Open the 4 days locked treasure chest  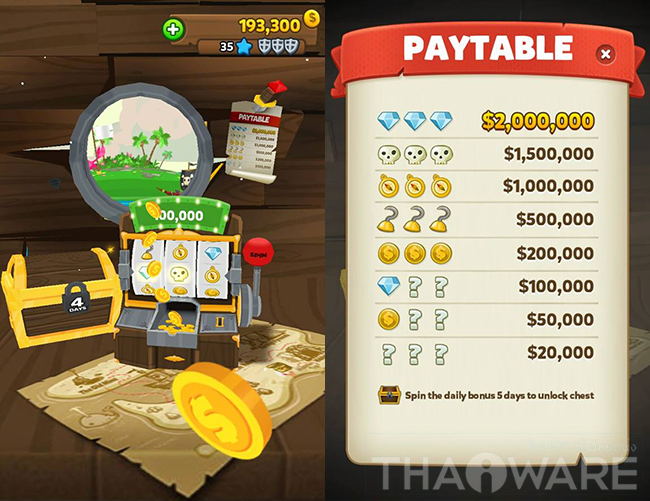click(49, 298)
